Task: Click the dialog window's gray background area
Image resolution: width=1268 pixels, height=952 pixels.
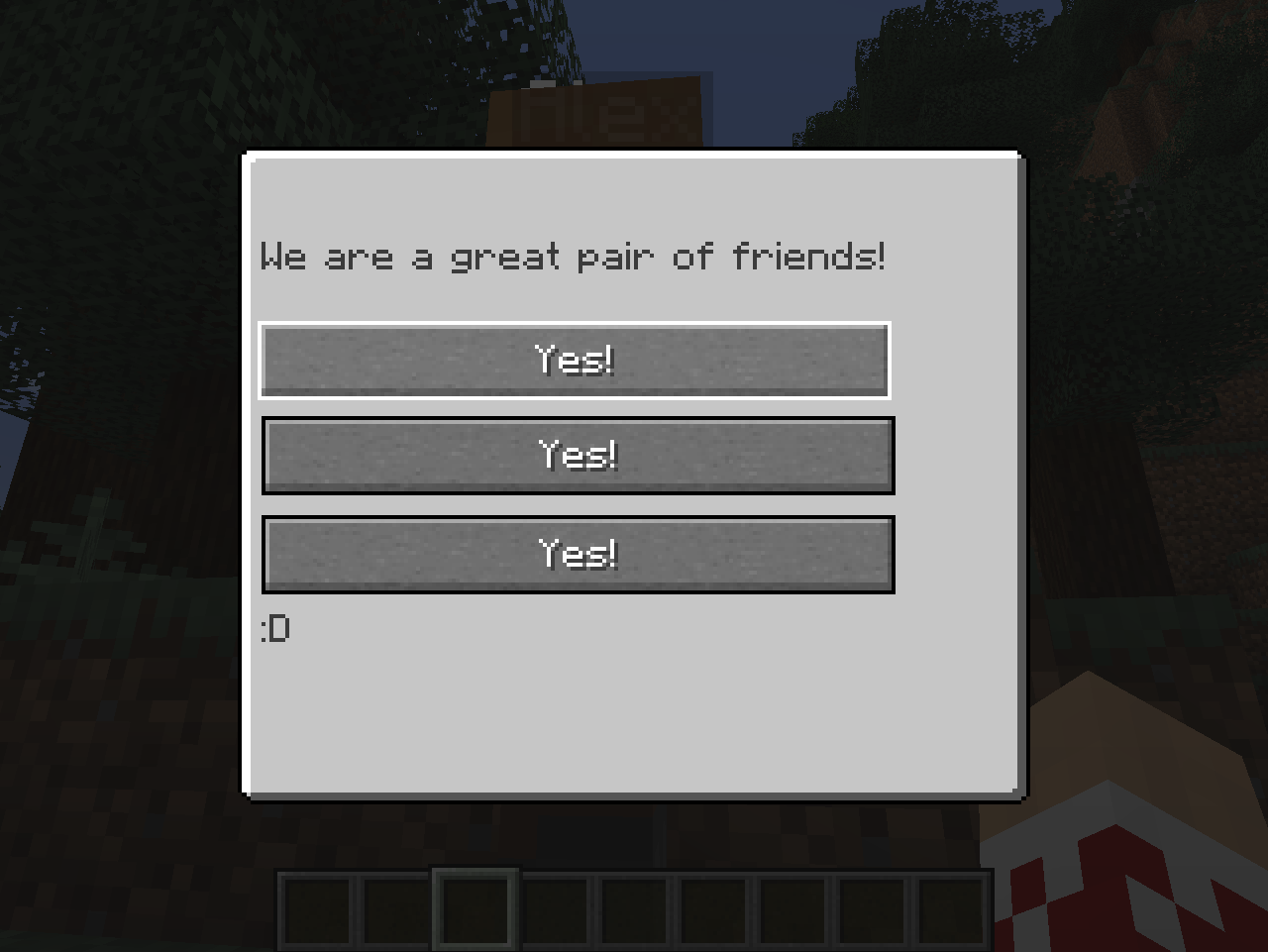Action: click(634, 713)
